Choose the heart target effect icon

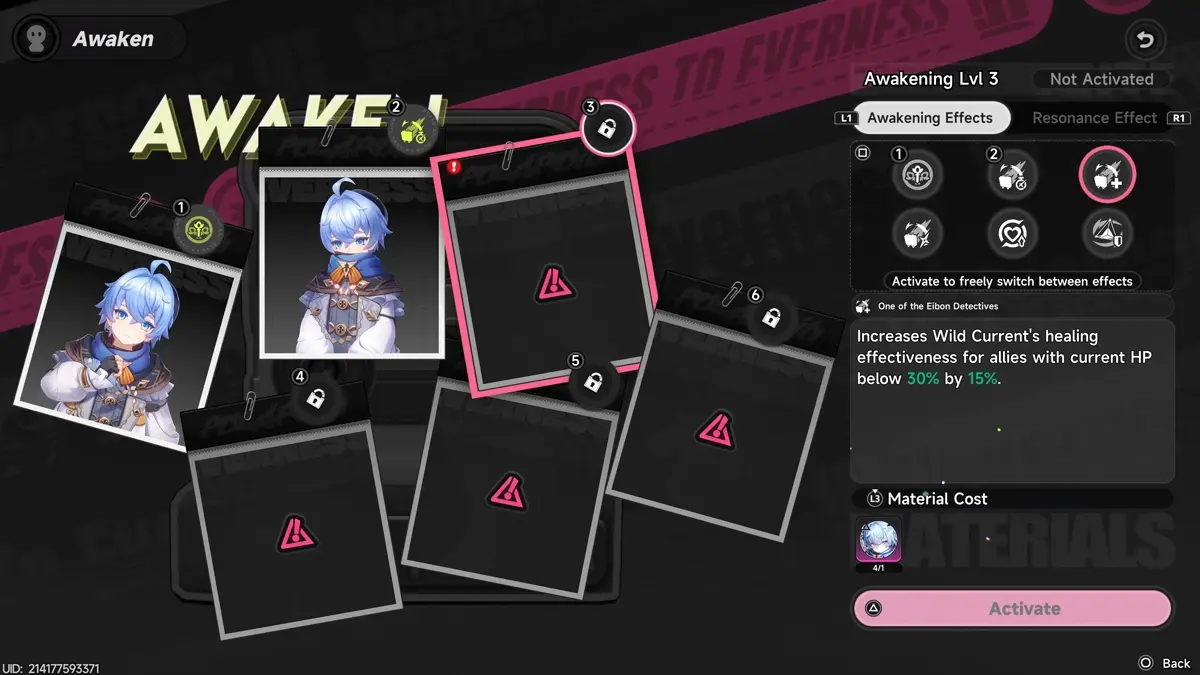1012,234
